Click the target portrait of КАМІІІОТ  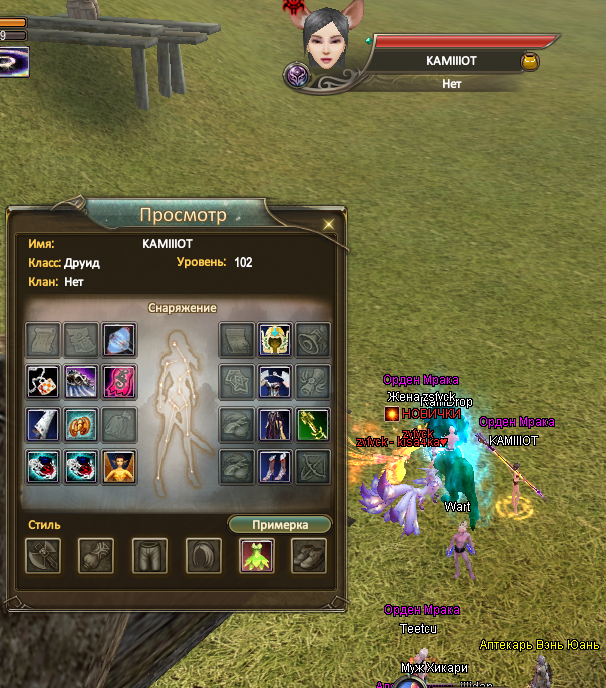pyautogui.click(x=329, y=45)
